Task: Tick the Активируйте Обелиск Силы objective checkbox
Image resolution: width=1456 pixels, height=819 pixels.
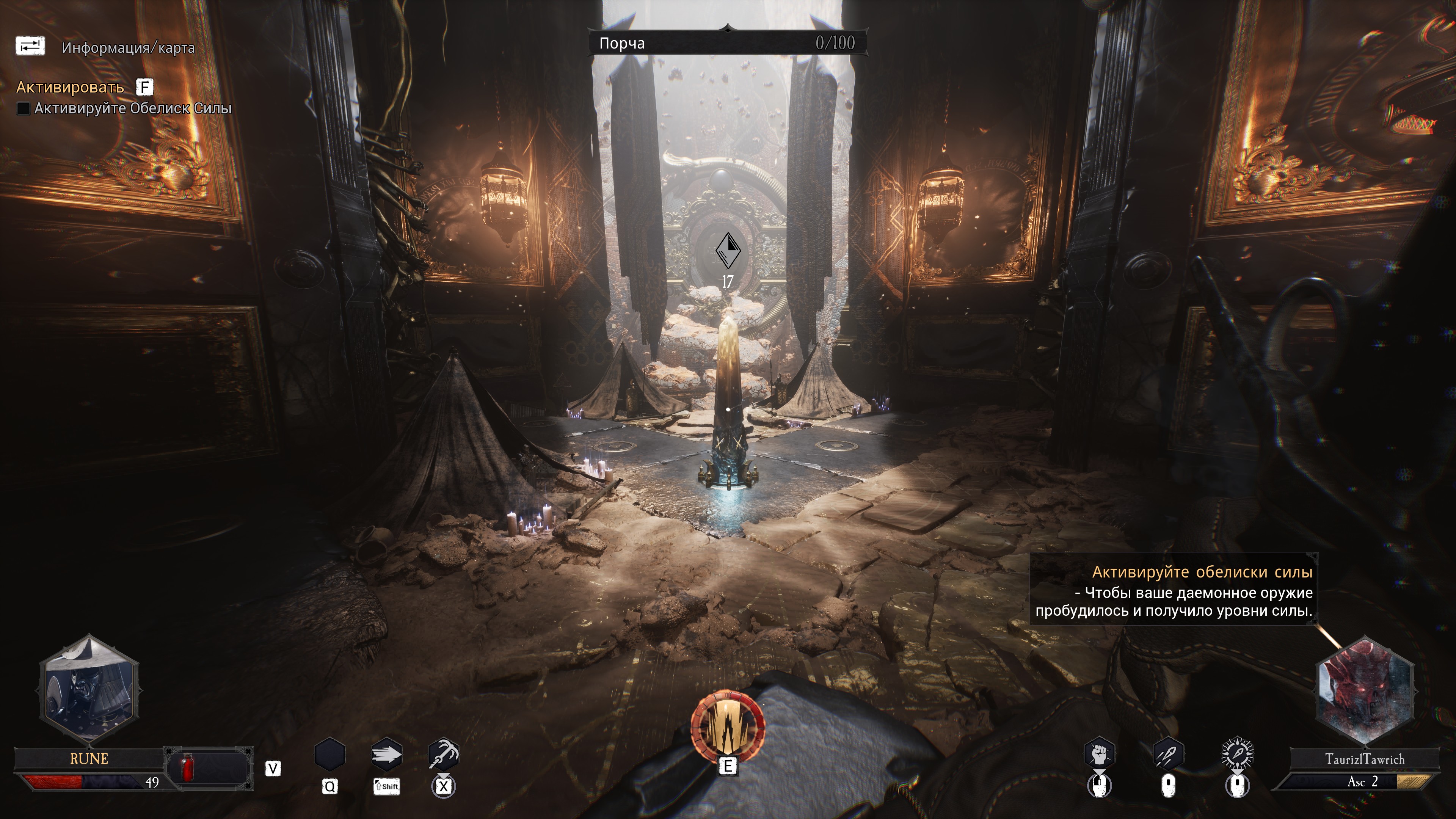Action: point(23,108)
